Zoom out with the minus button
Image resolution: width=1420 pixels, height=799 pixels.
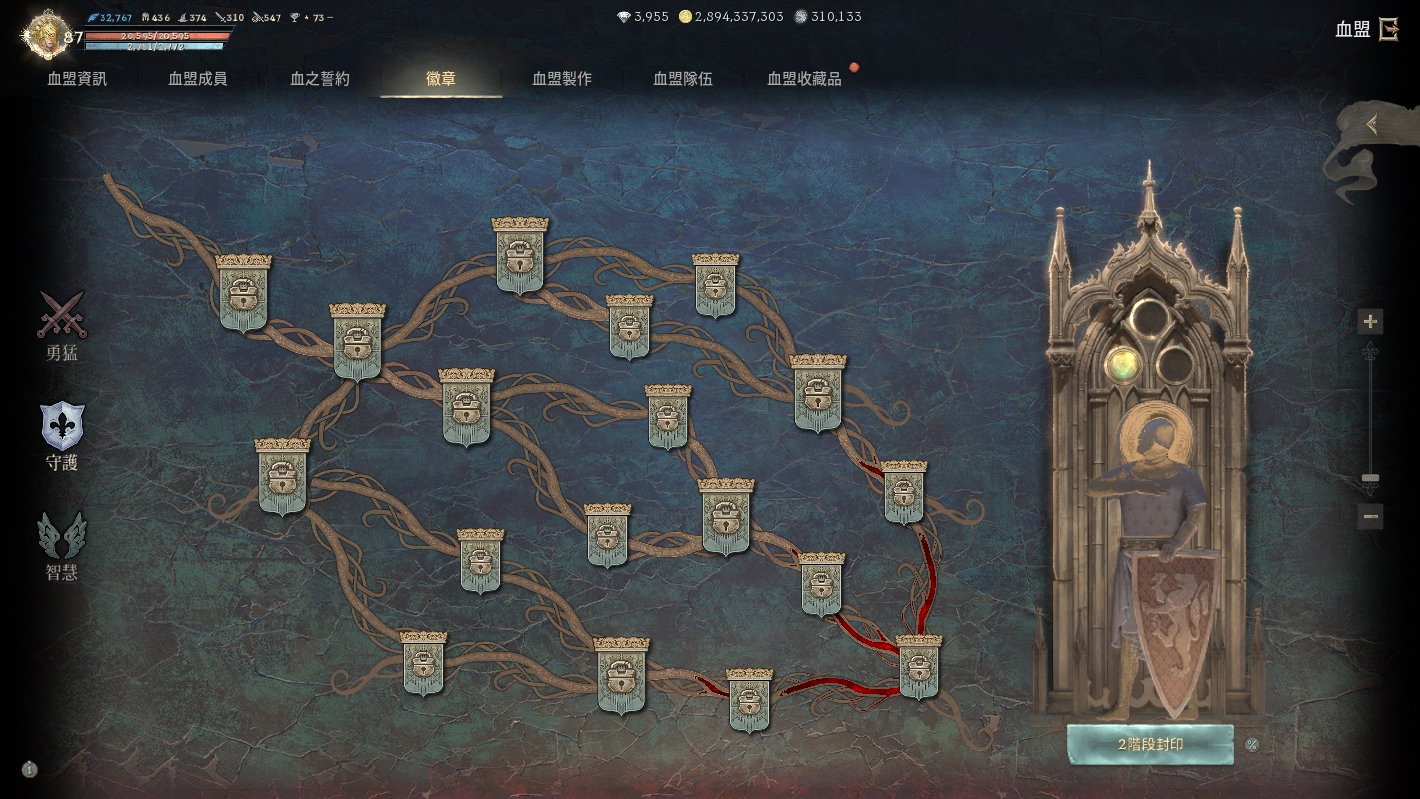[1370, 517]
